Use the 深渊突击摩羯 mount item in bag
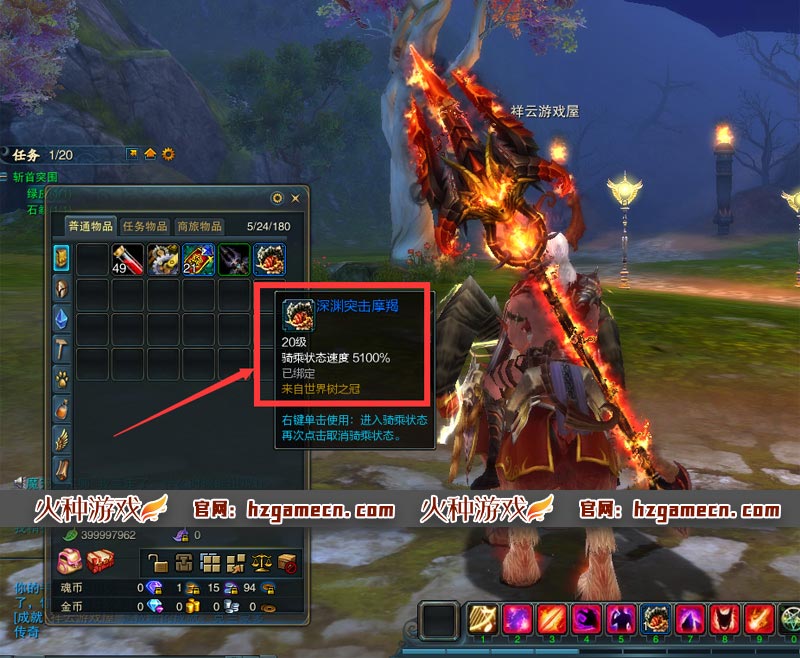 click(269, 260)
